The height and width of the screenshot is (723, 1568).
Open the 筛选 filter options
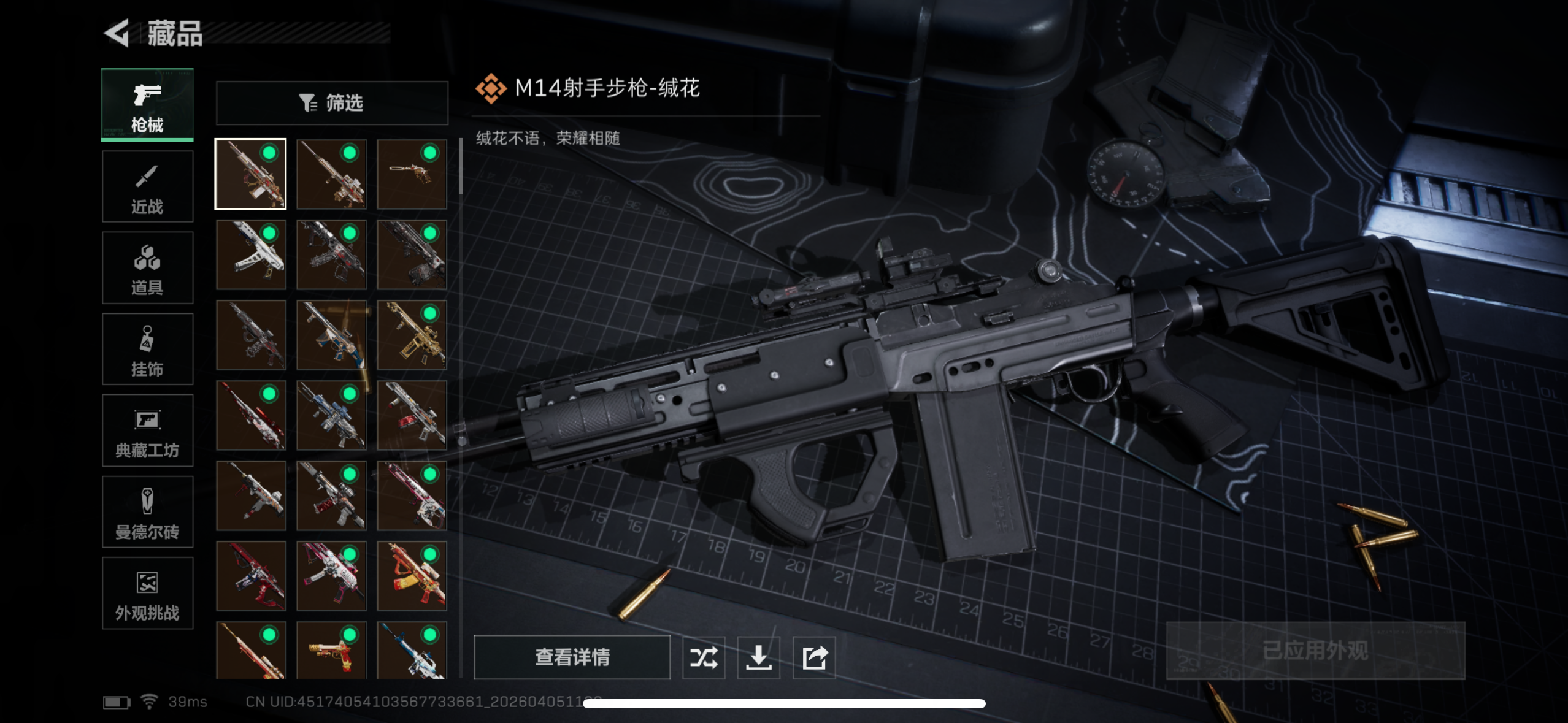pos(332,102)
